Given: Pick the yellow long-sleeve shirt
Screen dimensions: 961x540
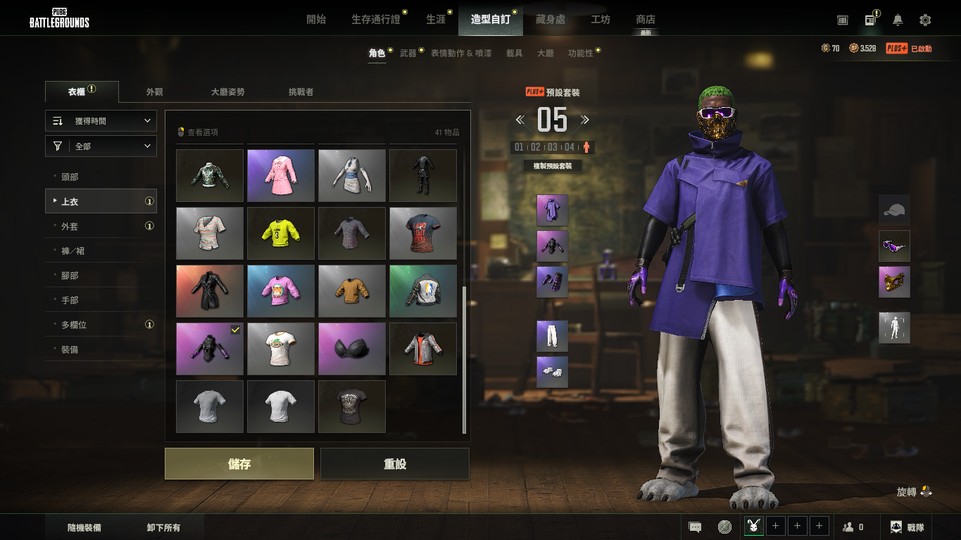Looking at the screenshot, I should point(281,233).
